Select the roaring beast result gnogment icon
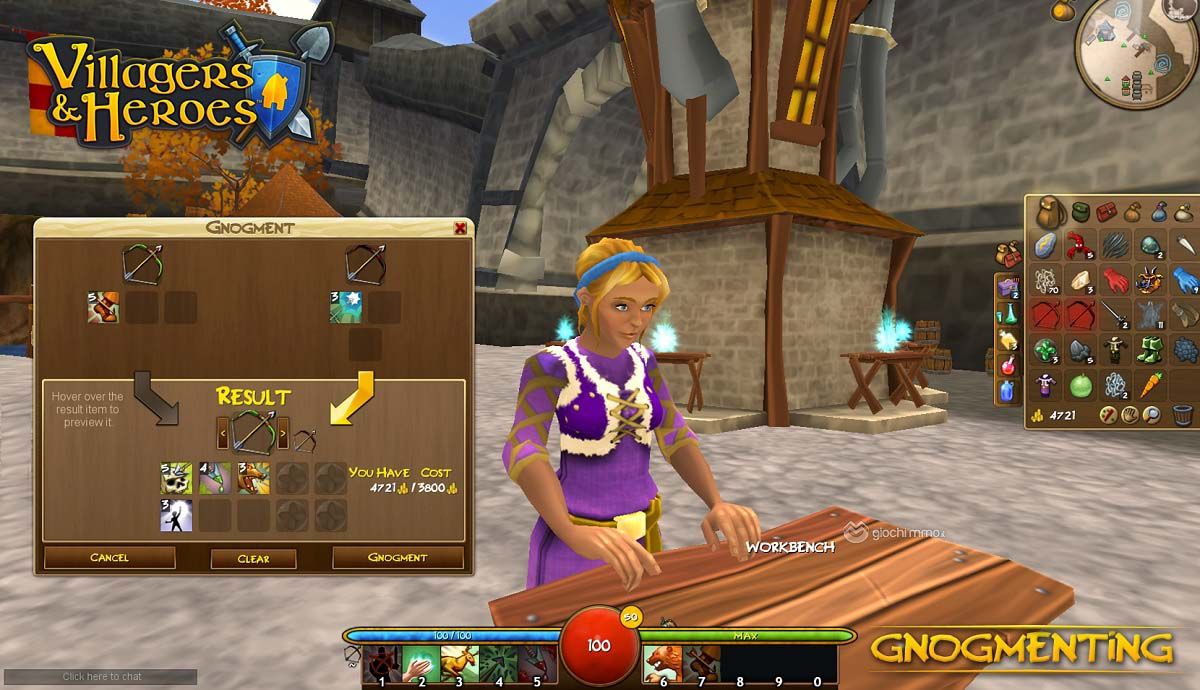Screen dimensions: 1200x690 coord(253,478)
